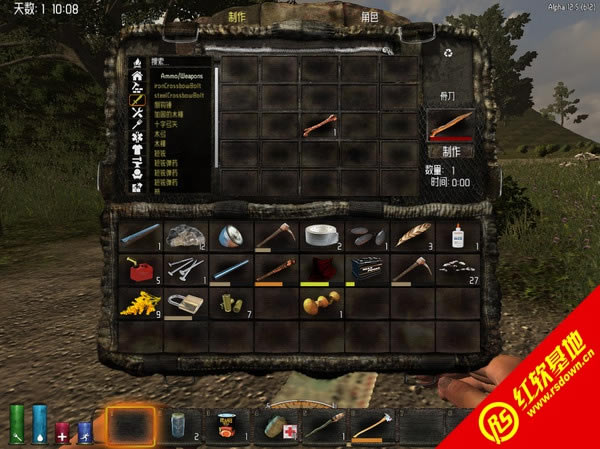Equip the axe from the hotbar
The image size is (600, 449).
point(372,425)
